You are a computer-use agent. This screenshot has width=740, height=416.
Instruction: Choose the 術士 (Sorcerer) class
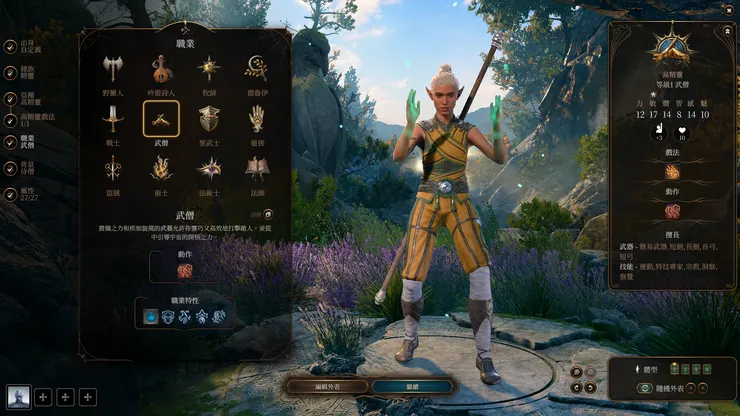(x=160, y=169)
